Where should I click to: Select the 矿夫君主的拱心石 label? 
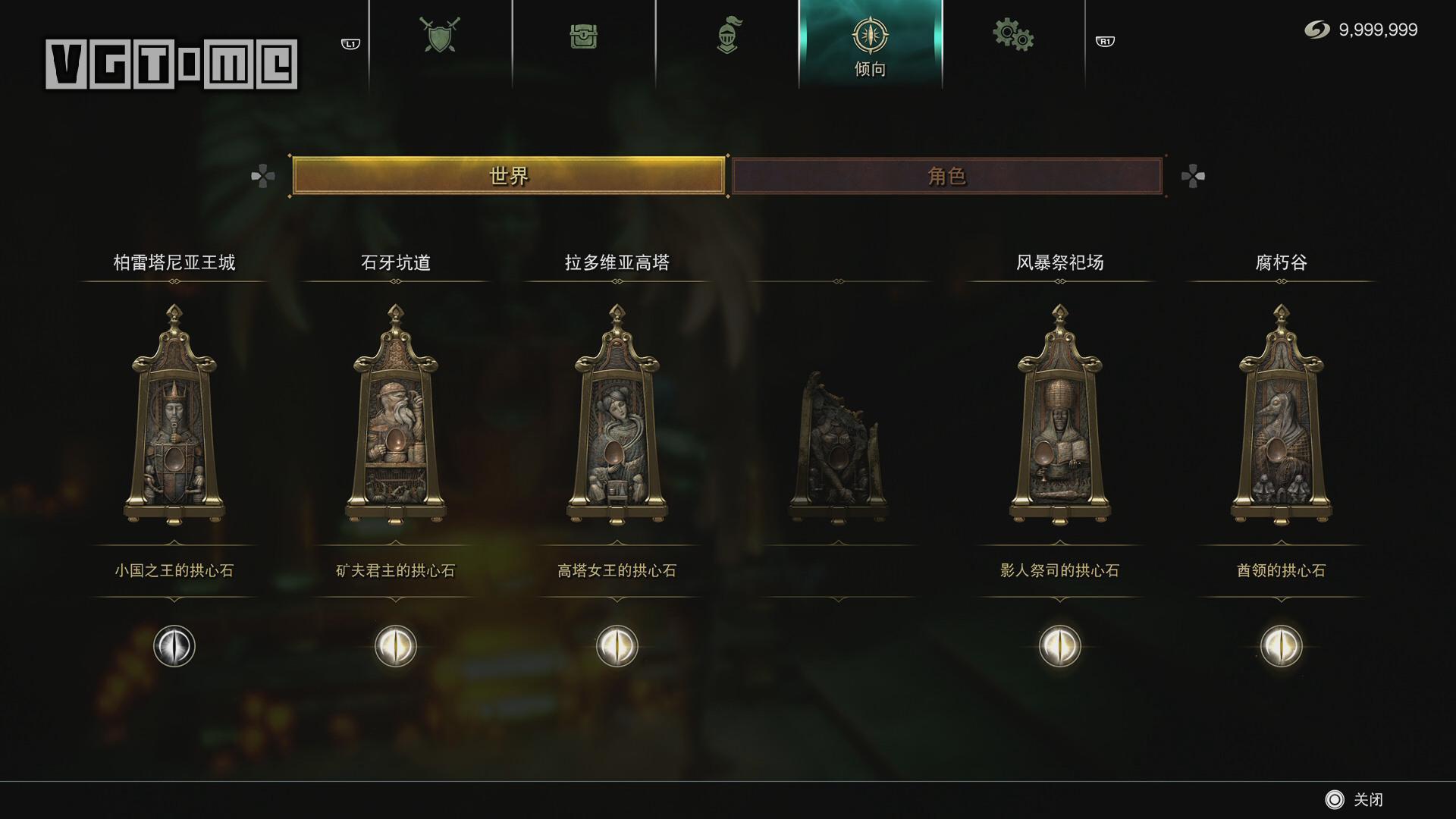(x=395, y=570)
